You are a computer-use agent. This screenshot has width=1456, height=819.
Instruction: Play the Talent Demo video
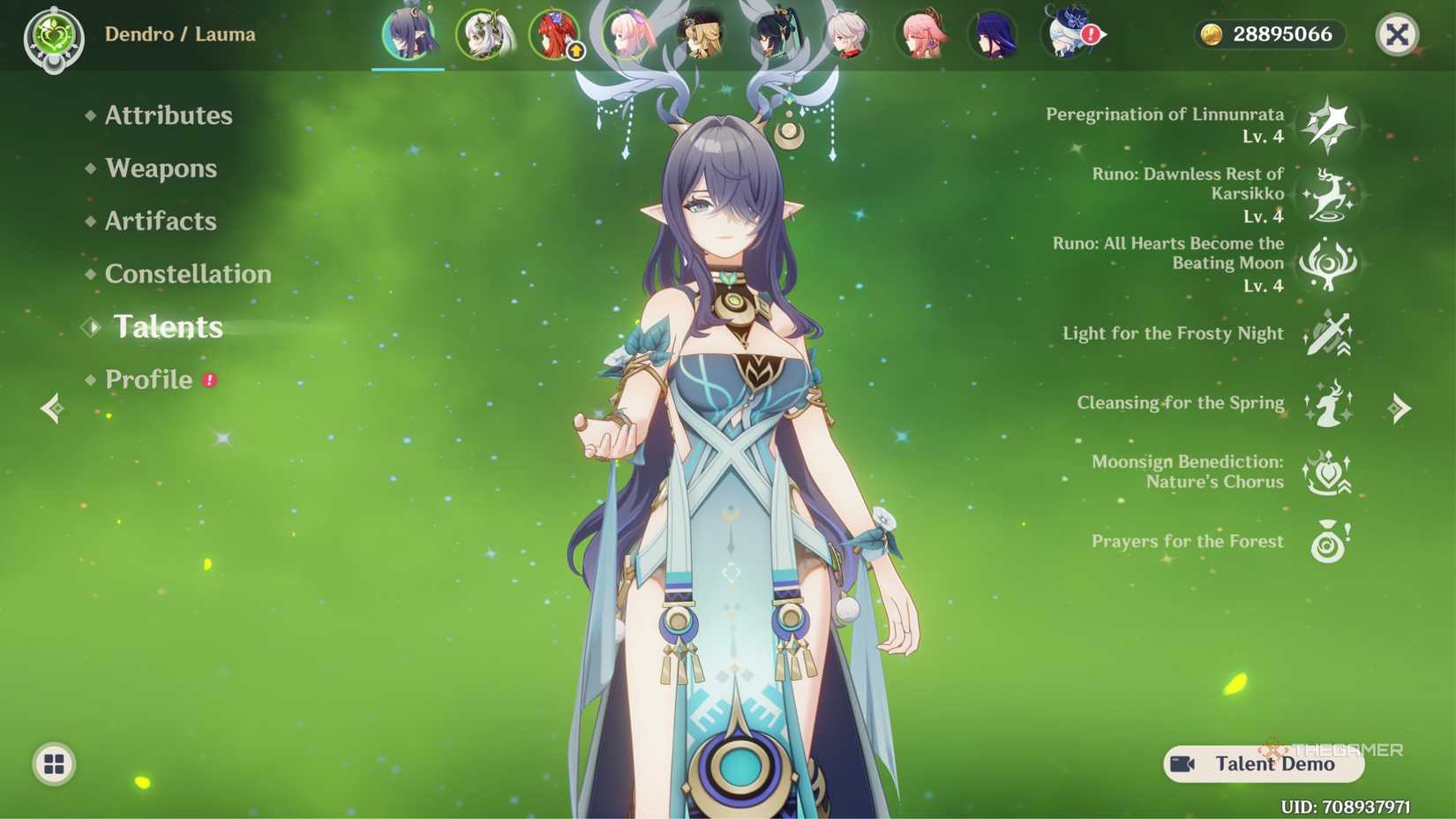1260,764
